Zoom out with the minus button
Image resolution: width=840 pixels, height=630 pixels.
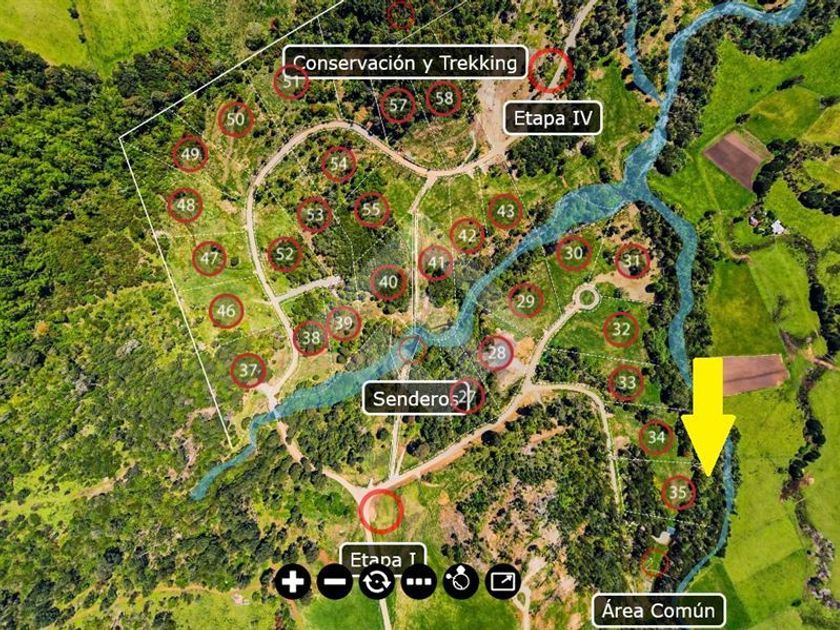pyautogui.click(x=335, y=580)
